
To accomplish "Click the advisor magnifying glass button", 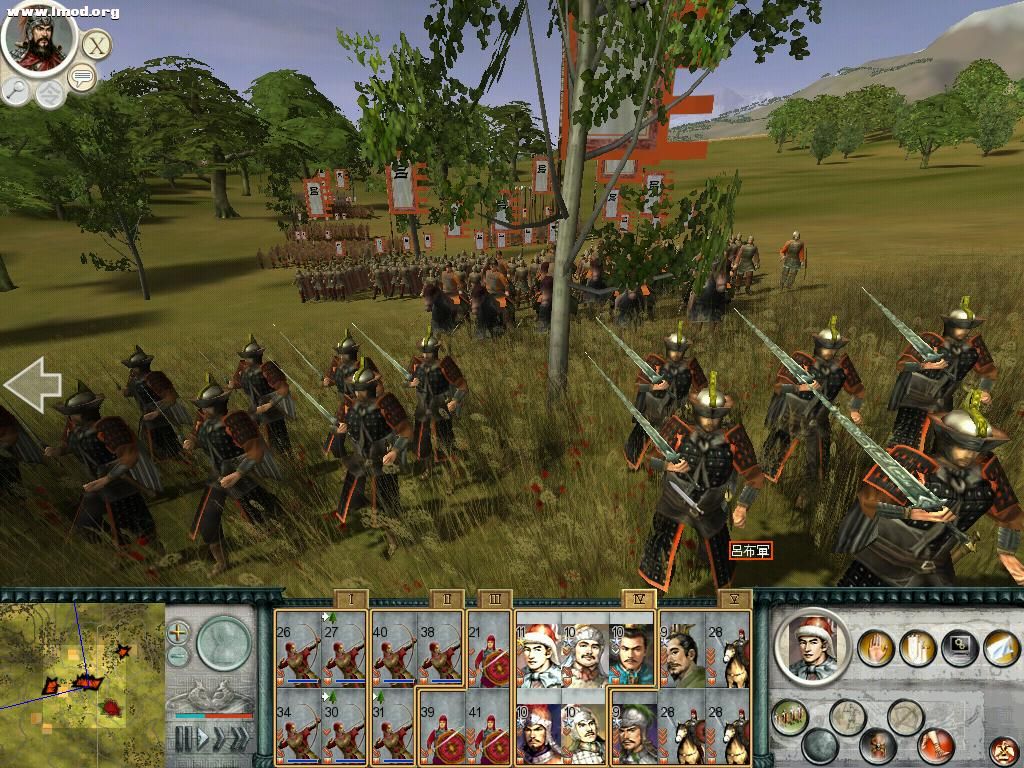I will pos(16,90).
